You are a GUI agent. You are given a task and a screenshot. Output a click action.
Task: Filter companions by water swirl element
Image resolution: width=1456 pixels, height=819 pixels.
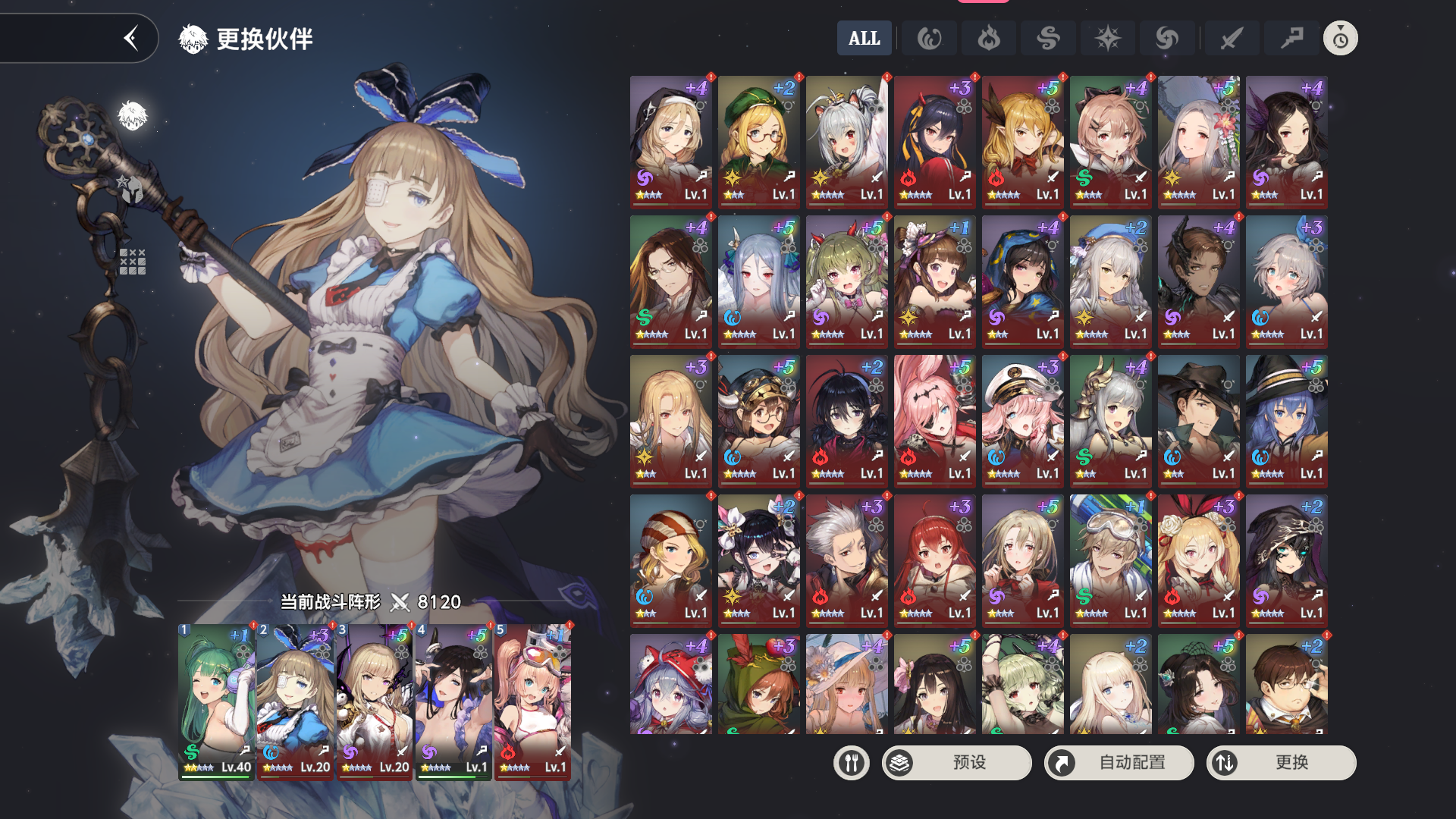pos(929,38)
